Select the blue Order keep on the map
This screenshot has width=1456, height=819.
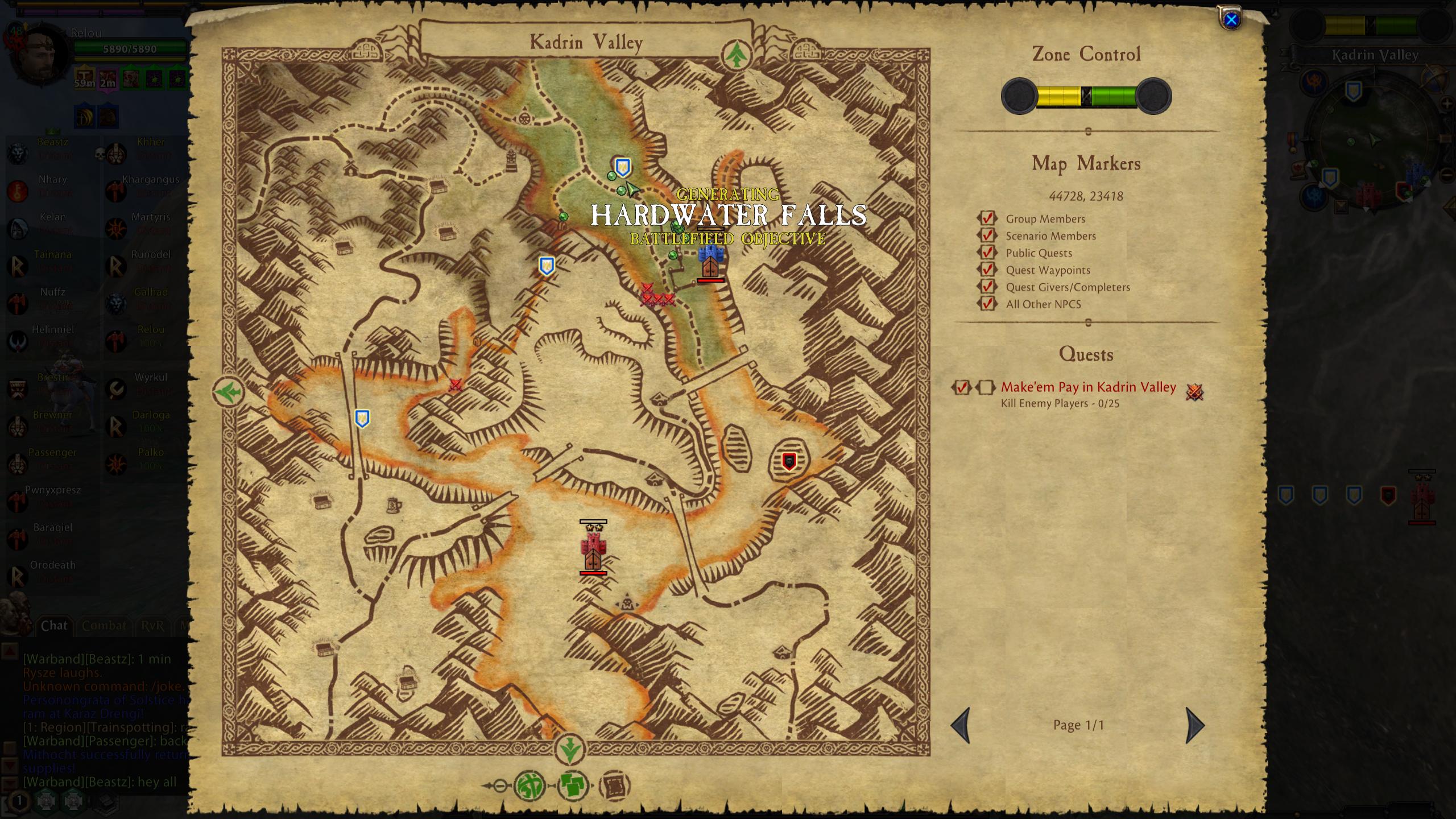[709, 261]
